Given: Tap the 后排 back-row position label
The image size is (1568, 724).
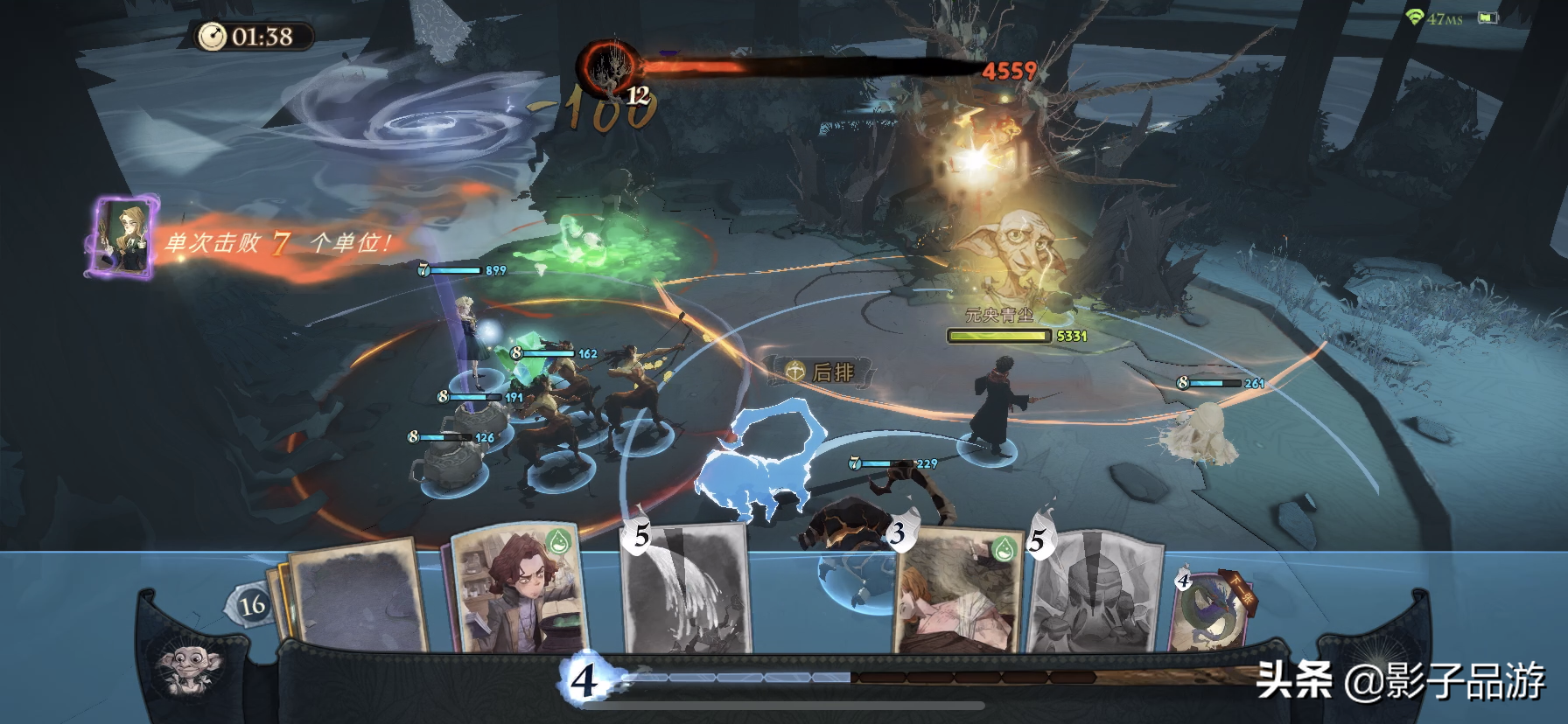Looking at the screenshot, I should point(821,372).
